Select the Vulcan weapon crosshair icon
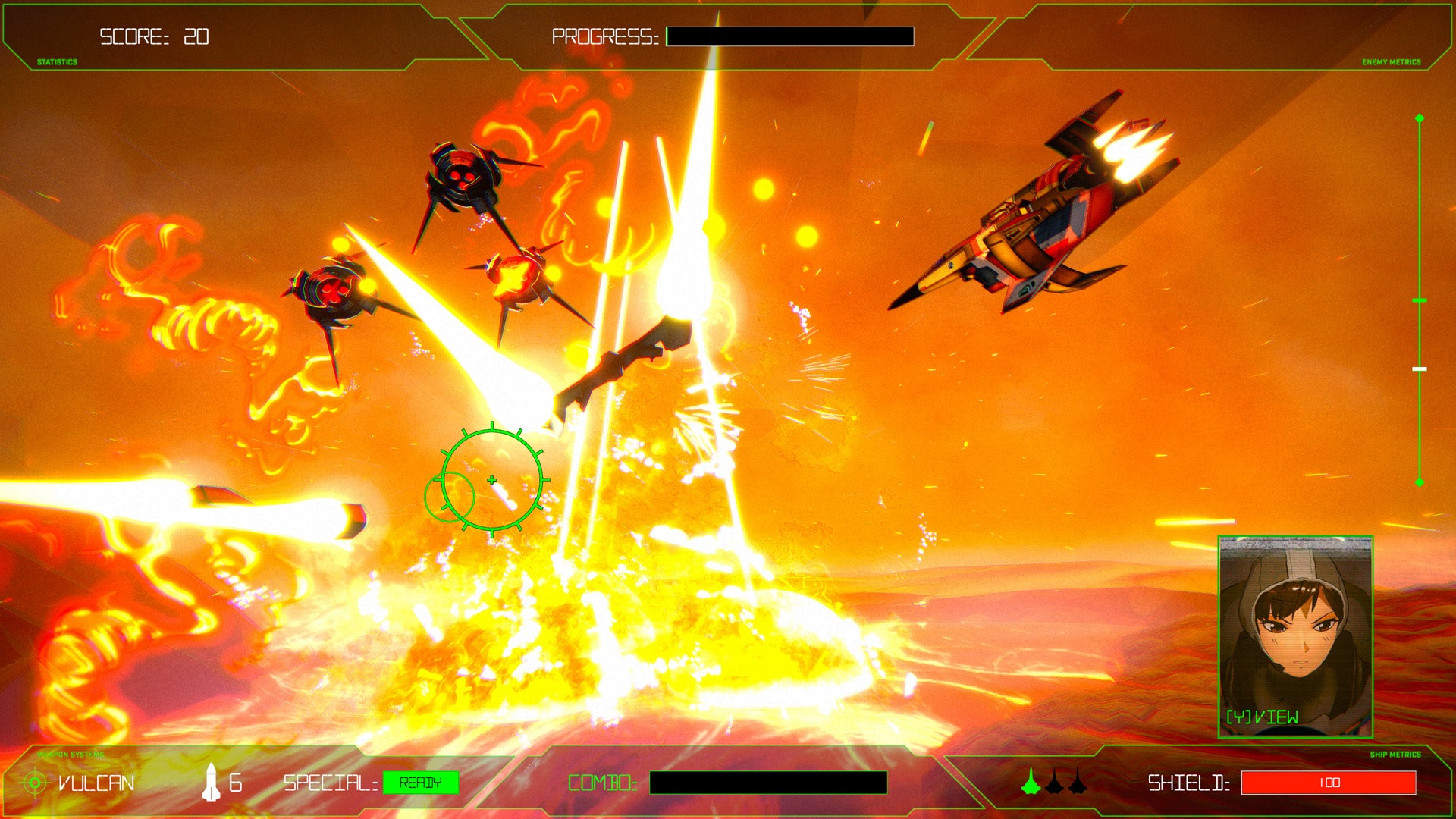Screen dimensions: 1456x819 [x=34, y=782]
